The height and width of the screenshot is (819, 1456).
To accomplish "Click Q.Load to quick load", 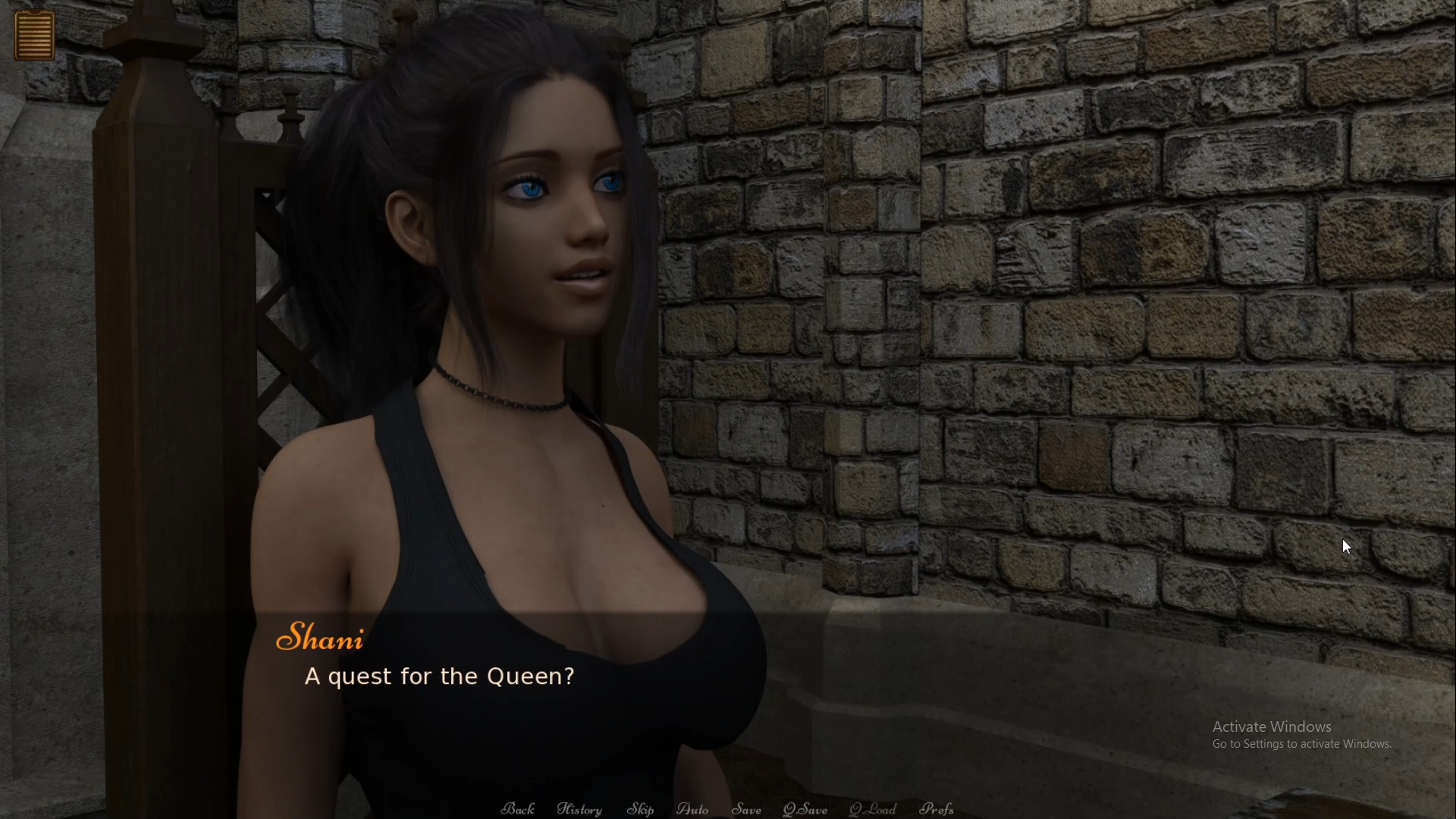I will point(873,809).
